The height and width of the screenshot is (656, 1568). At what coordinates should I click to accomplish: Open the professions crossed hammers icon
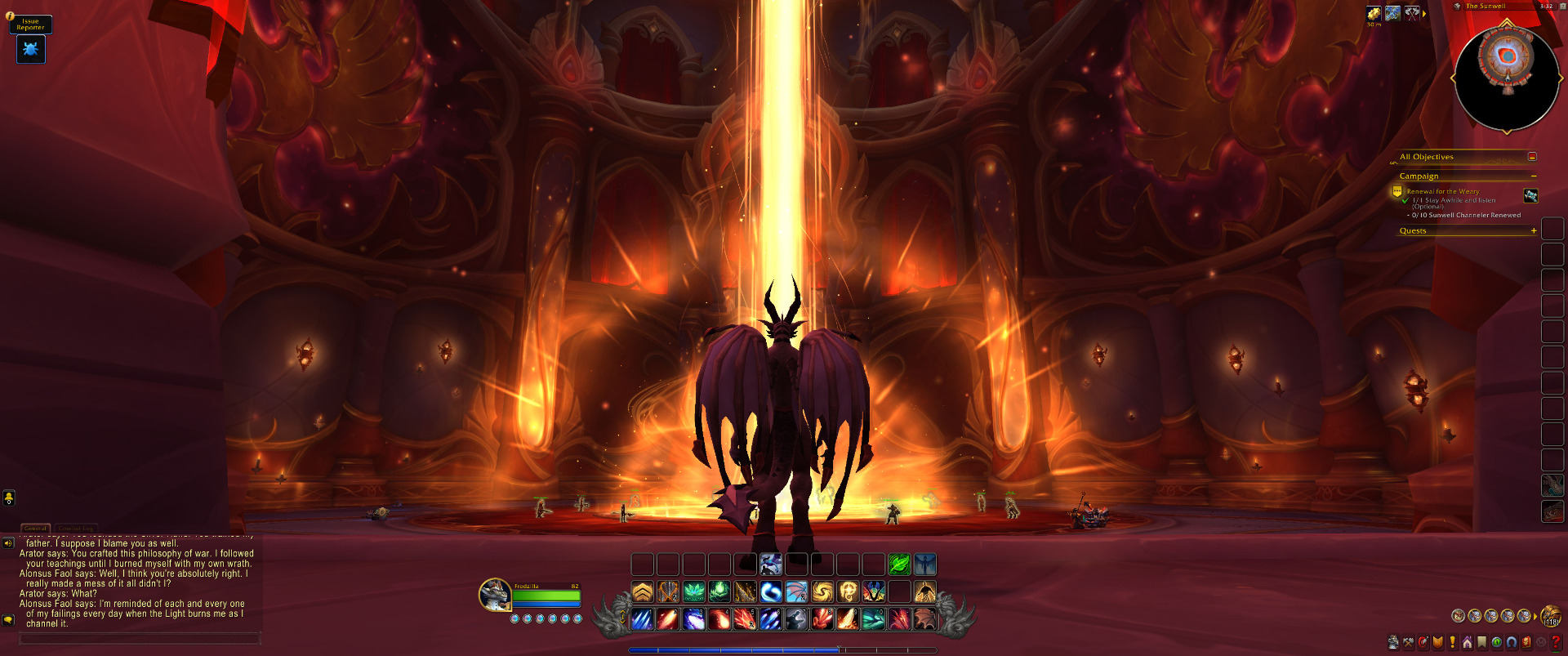[1408, 643]
